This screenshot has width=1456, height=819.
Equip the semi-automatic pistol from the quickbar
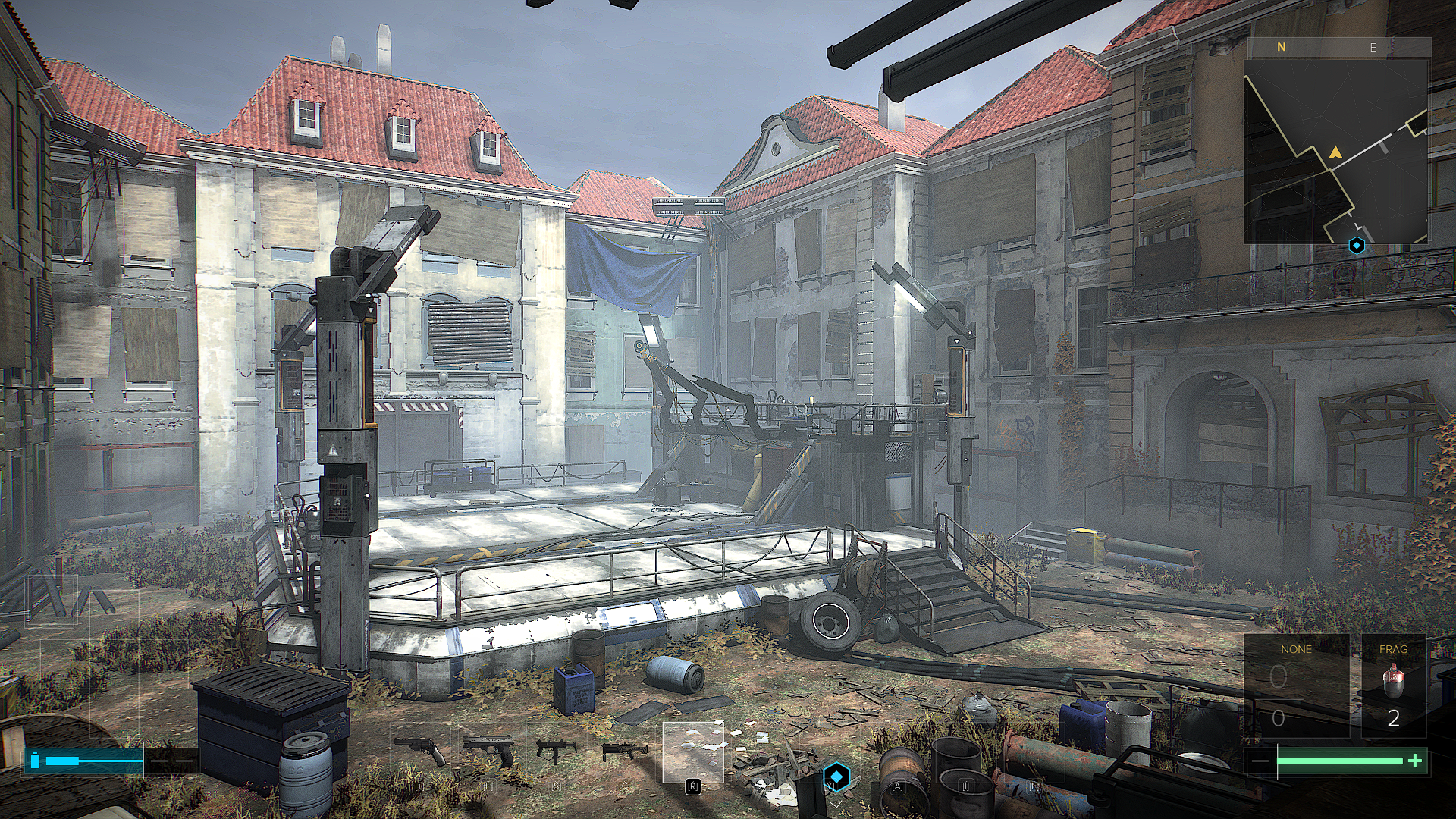(489, 750)
